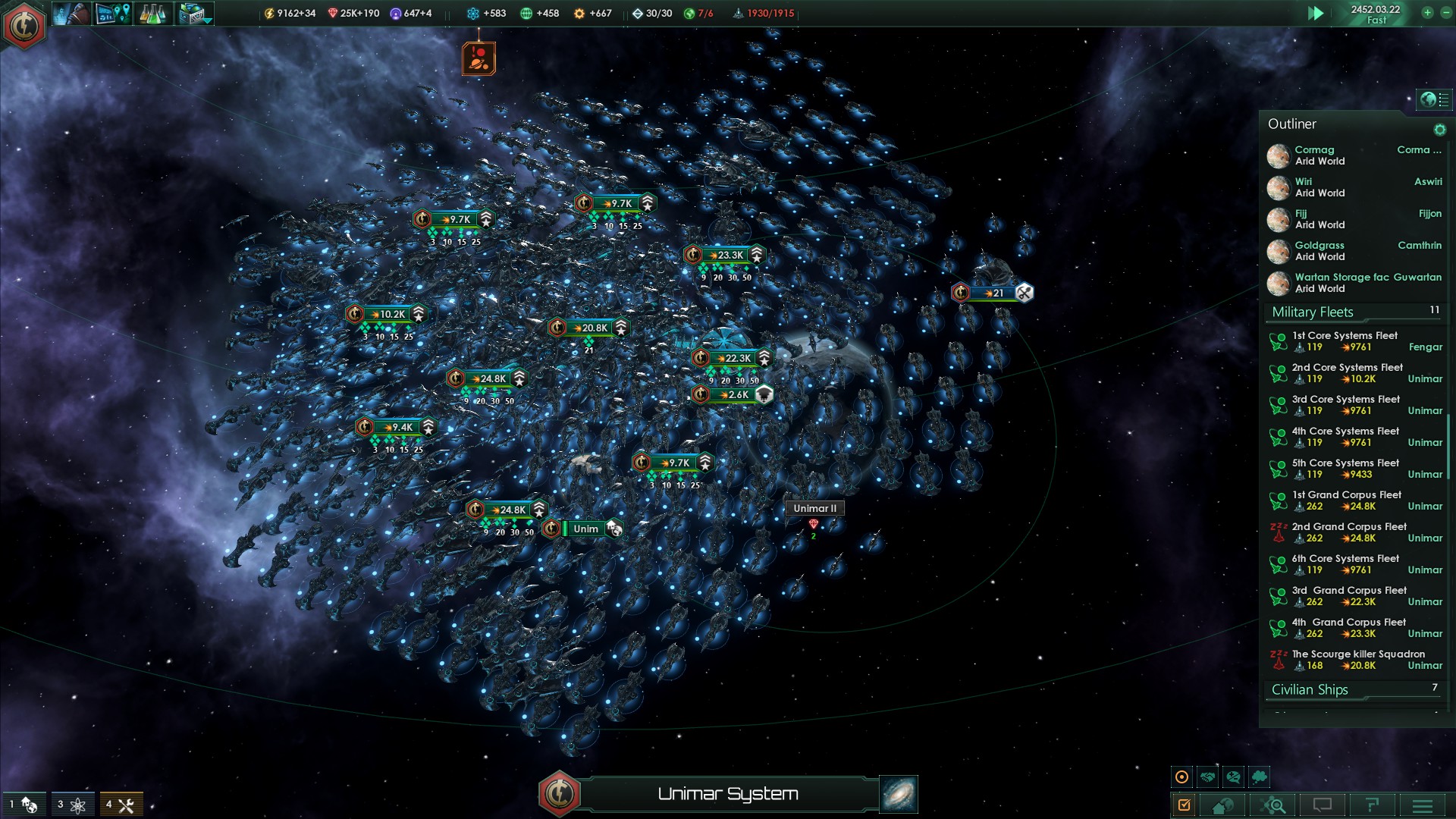Decrease game speed with the minus button
Image resolution: width=1456 pixels, height=819 pixels.
click(x=1445, y=13)
